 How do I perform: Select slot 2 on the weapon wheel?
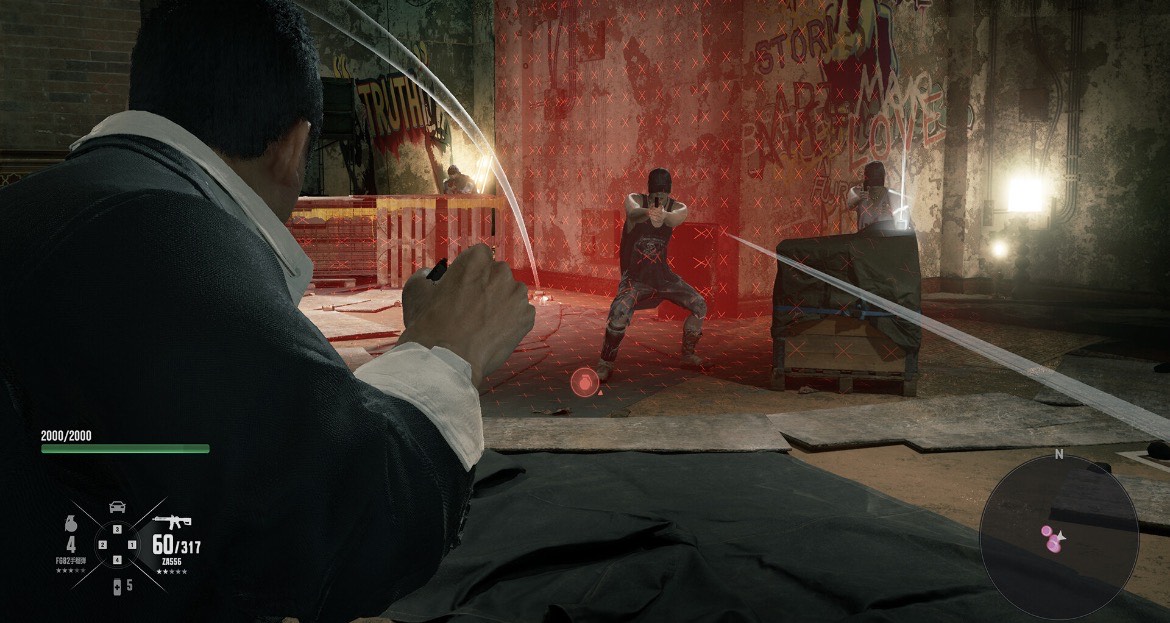pos(102,544)
